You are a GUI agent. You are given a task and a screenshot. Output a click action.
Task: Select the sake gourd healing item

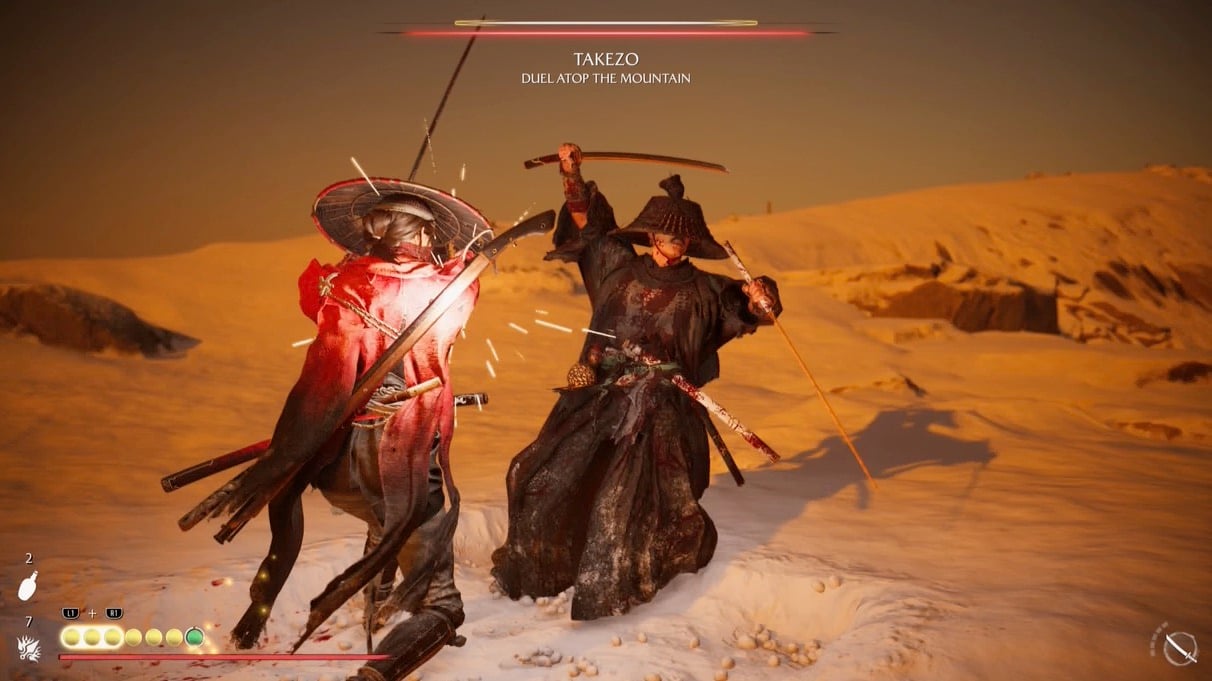[27, 587]
